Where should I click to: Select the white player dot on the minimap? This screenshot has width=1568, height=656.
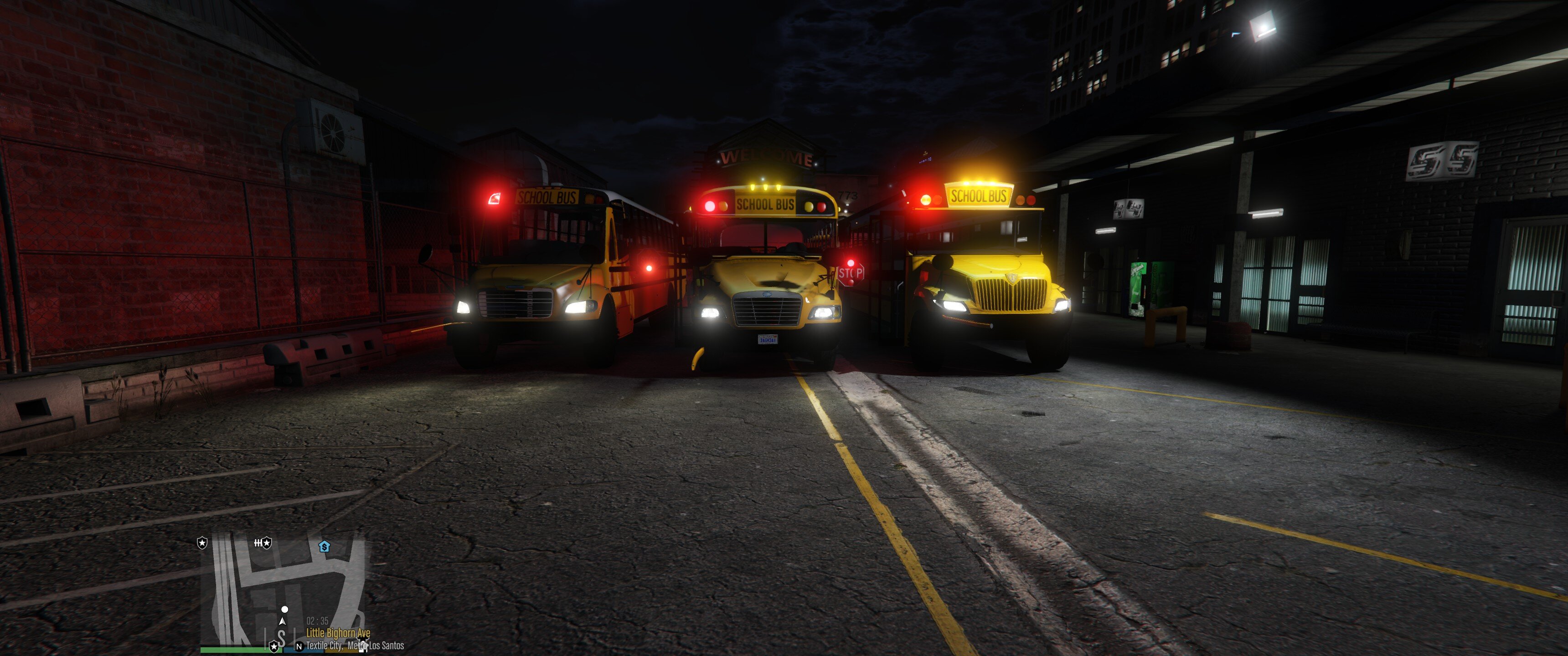pyautogui.click(x=284, y=610)
